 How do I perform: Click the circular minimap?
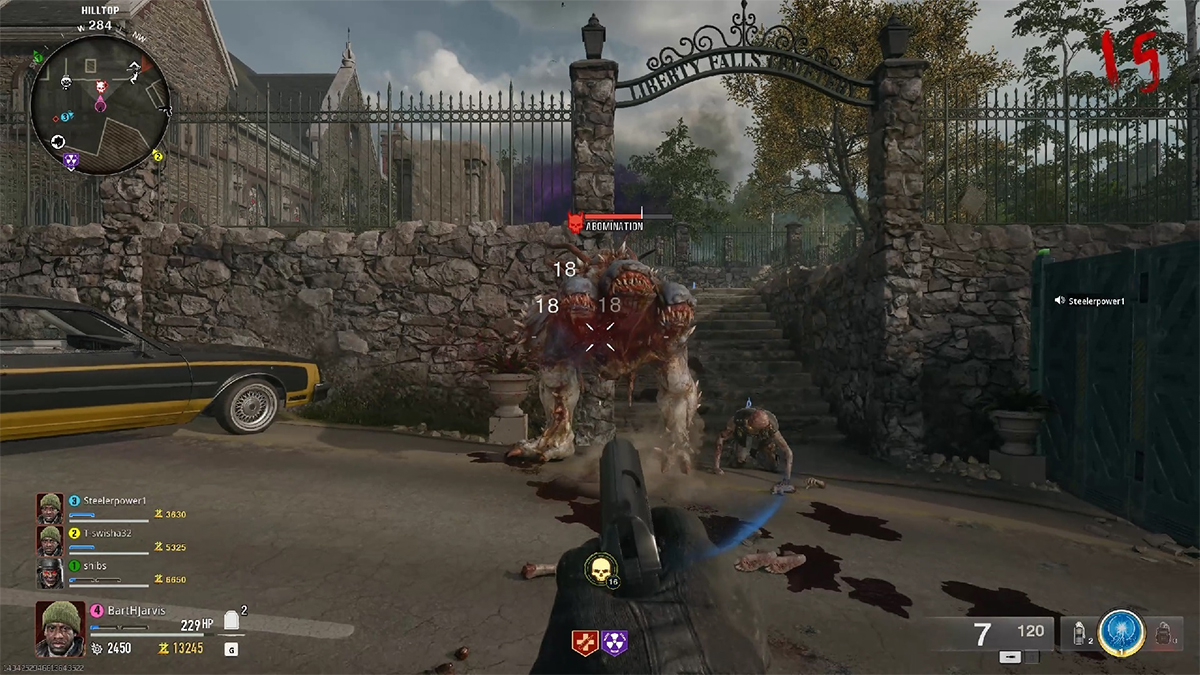(x=100, y=105)
